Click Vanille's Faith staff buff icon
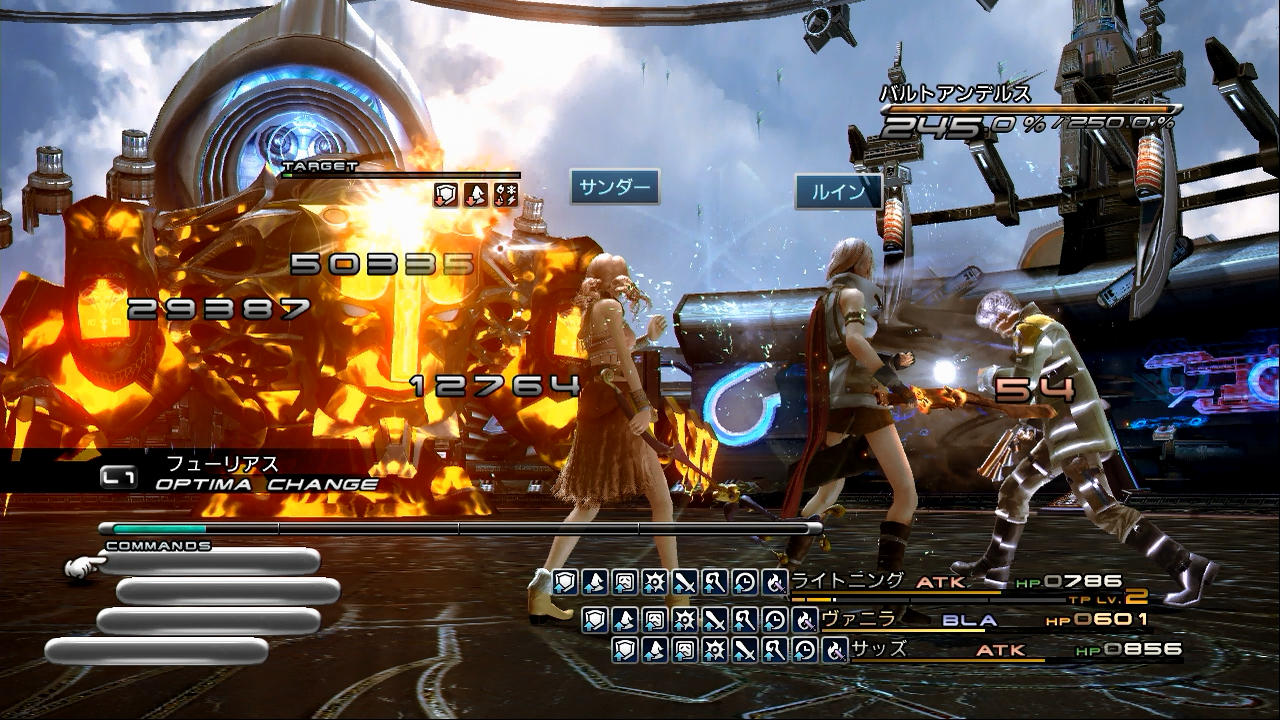Image resolution: width=1280 pixels, height=720 pixels. click(745, 620)
